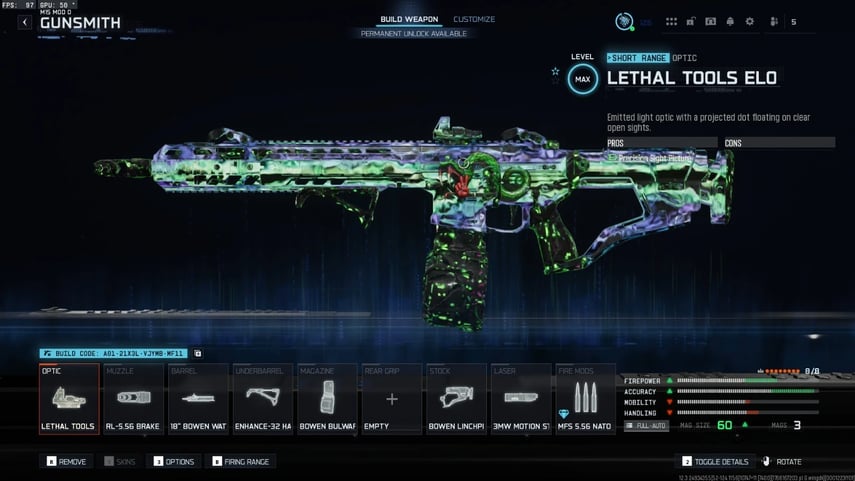This screenshot has height=481, width=855.
Task: Open settings with the gear icon
Action: [x=750, y=21]
